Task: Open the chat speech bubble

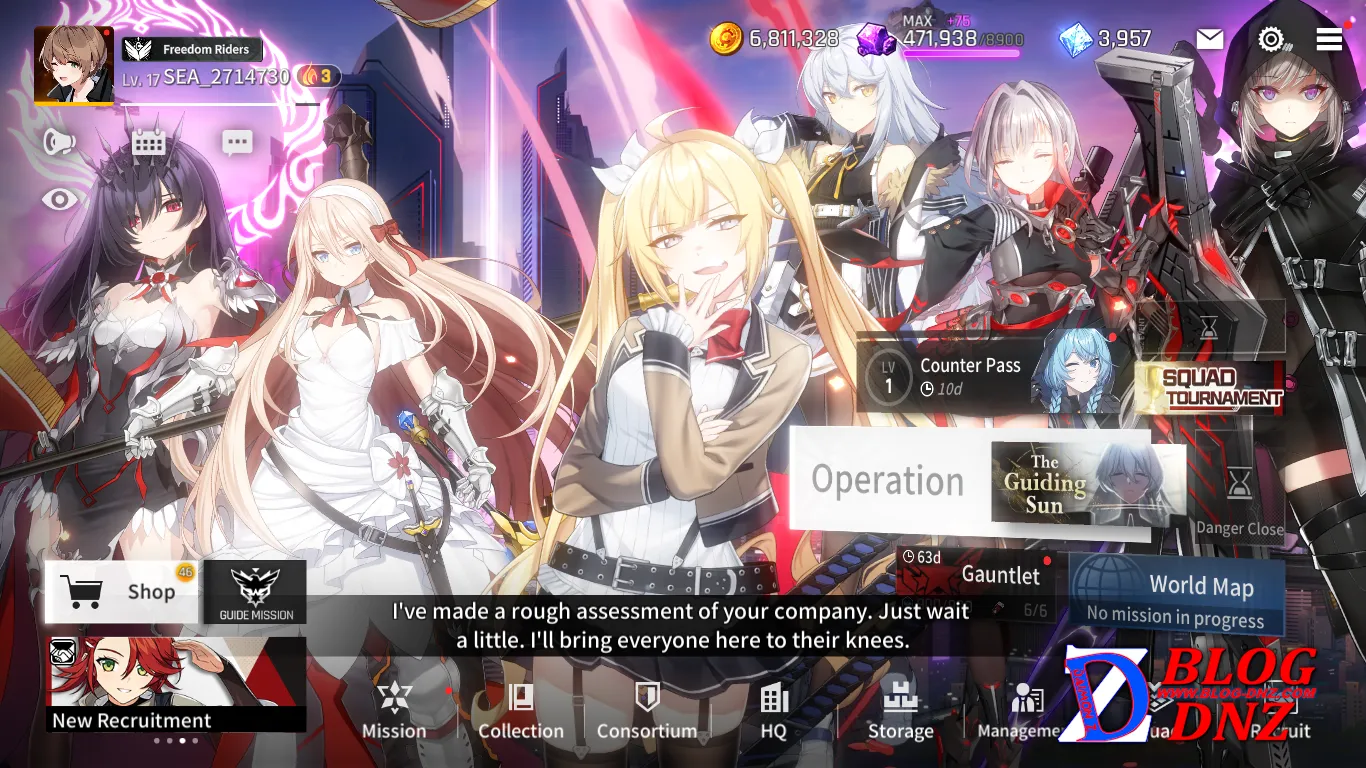Action: coord(237,143)
